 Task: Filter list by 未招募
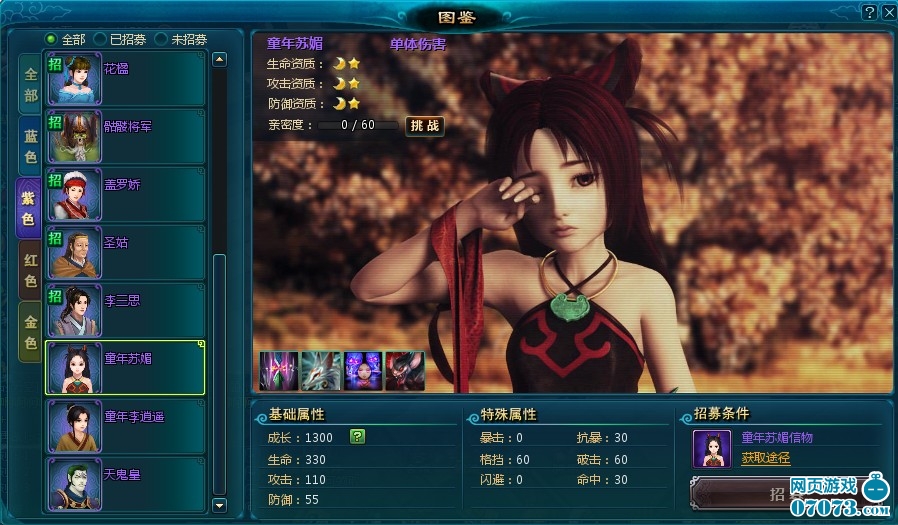pyautogui.click(x=161, y=39)
